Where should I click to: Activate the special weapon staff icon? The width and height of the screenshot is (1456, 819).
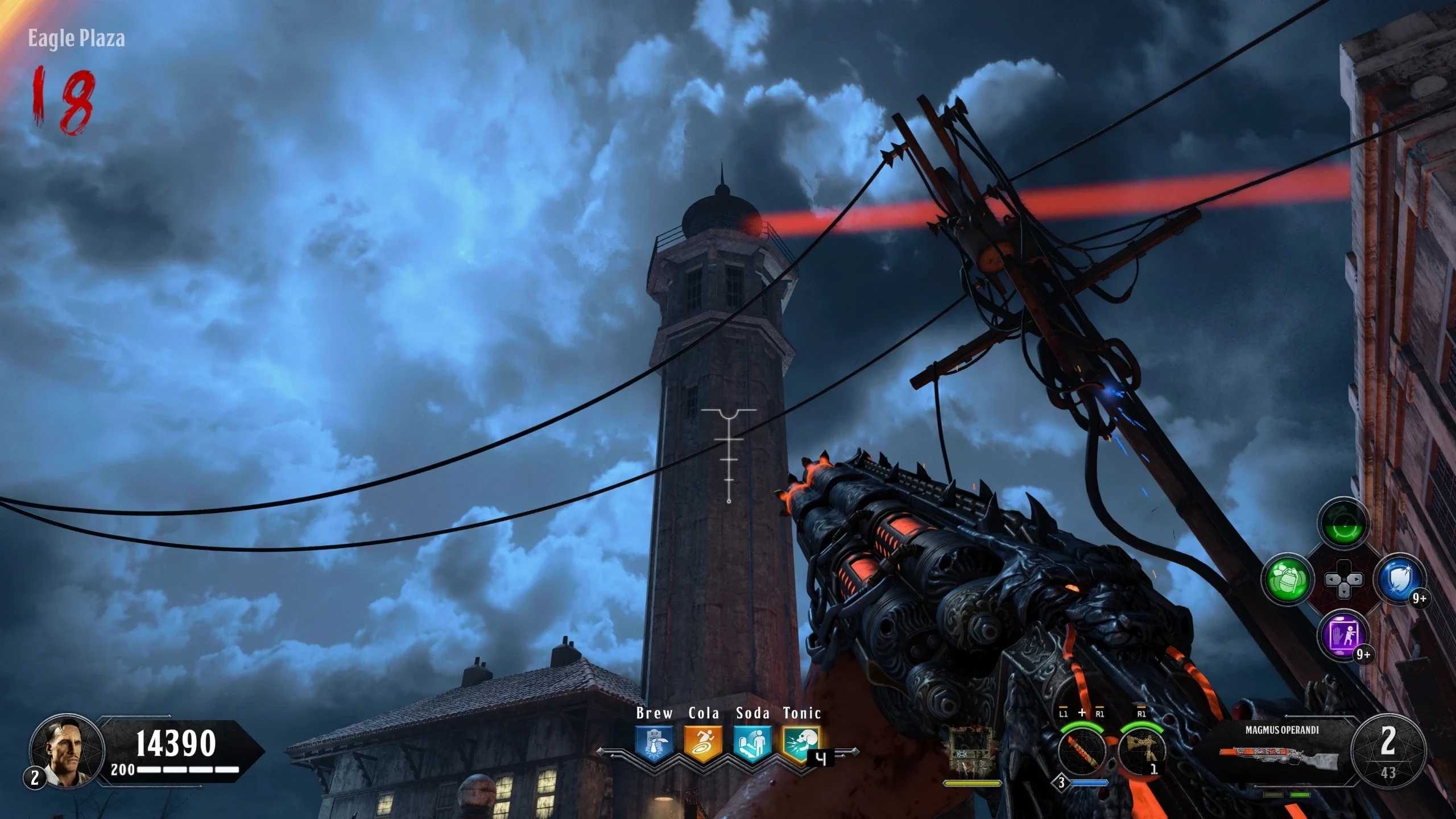tap(1082, 752)
